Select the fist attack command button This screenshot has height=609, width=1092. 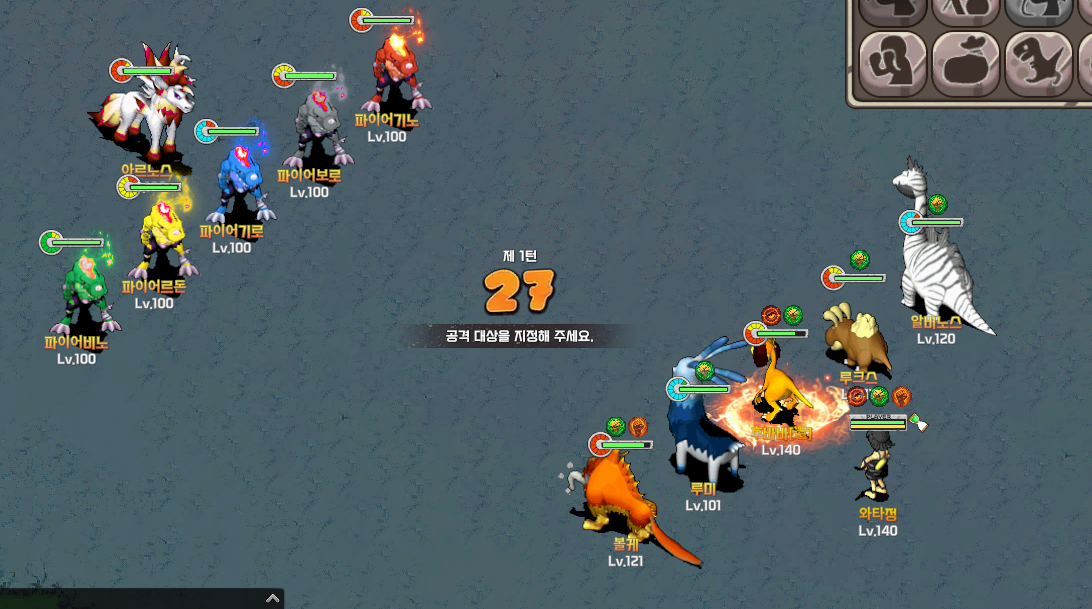click(893, 64)
